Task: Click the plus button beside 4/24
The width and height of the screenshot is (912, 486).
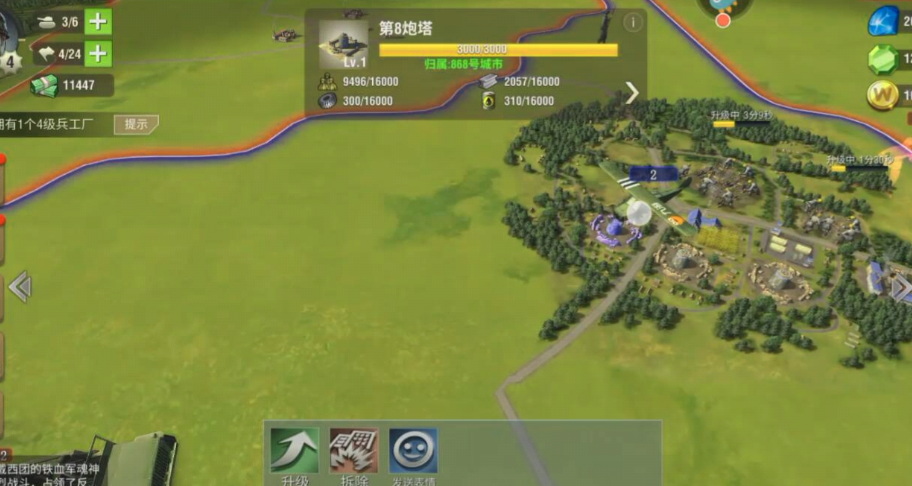Action: (x=98, y=54)
